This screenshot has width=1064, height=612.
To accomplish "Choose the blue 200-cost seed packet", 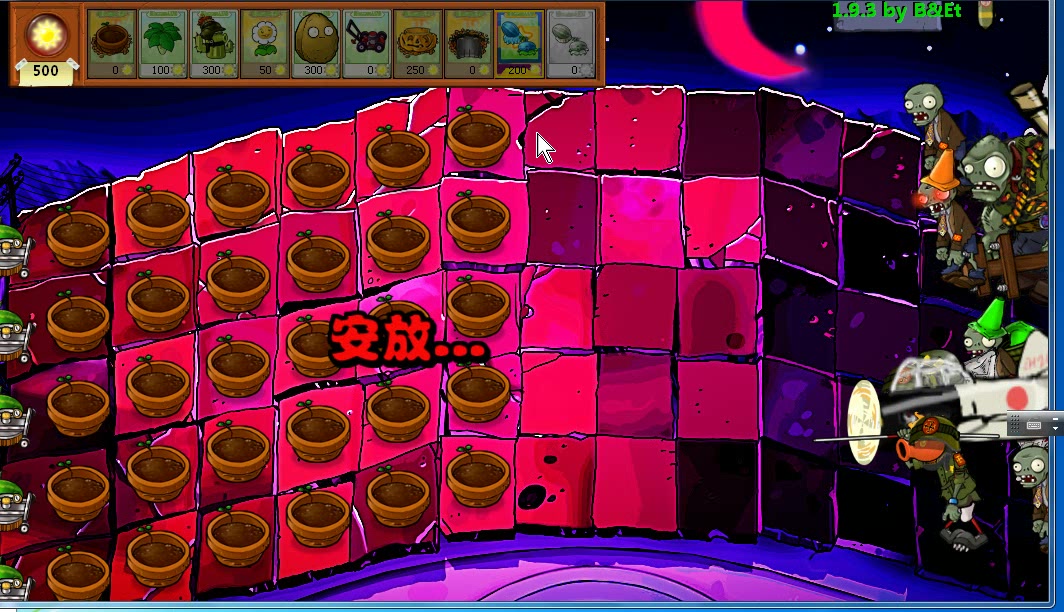I will click(520, 43).
